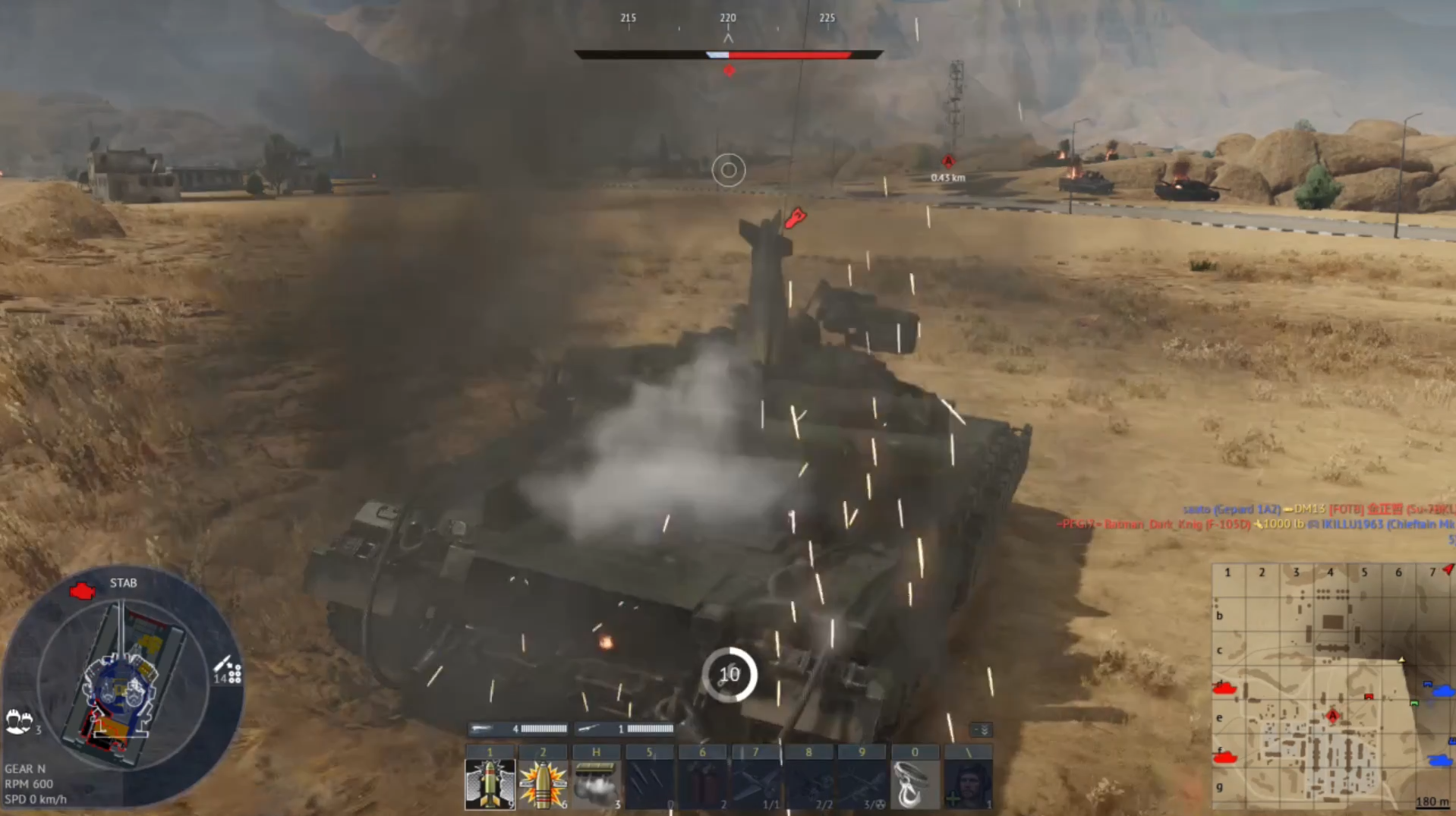Image resolution: width=1456 pixels, height=816 pixels.
Task: Click the red engine damage warning icon
Action: pos(82,591)
